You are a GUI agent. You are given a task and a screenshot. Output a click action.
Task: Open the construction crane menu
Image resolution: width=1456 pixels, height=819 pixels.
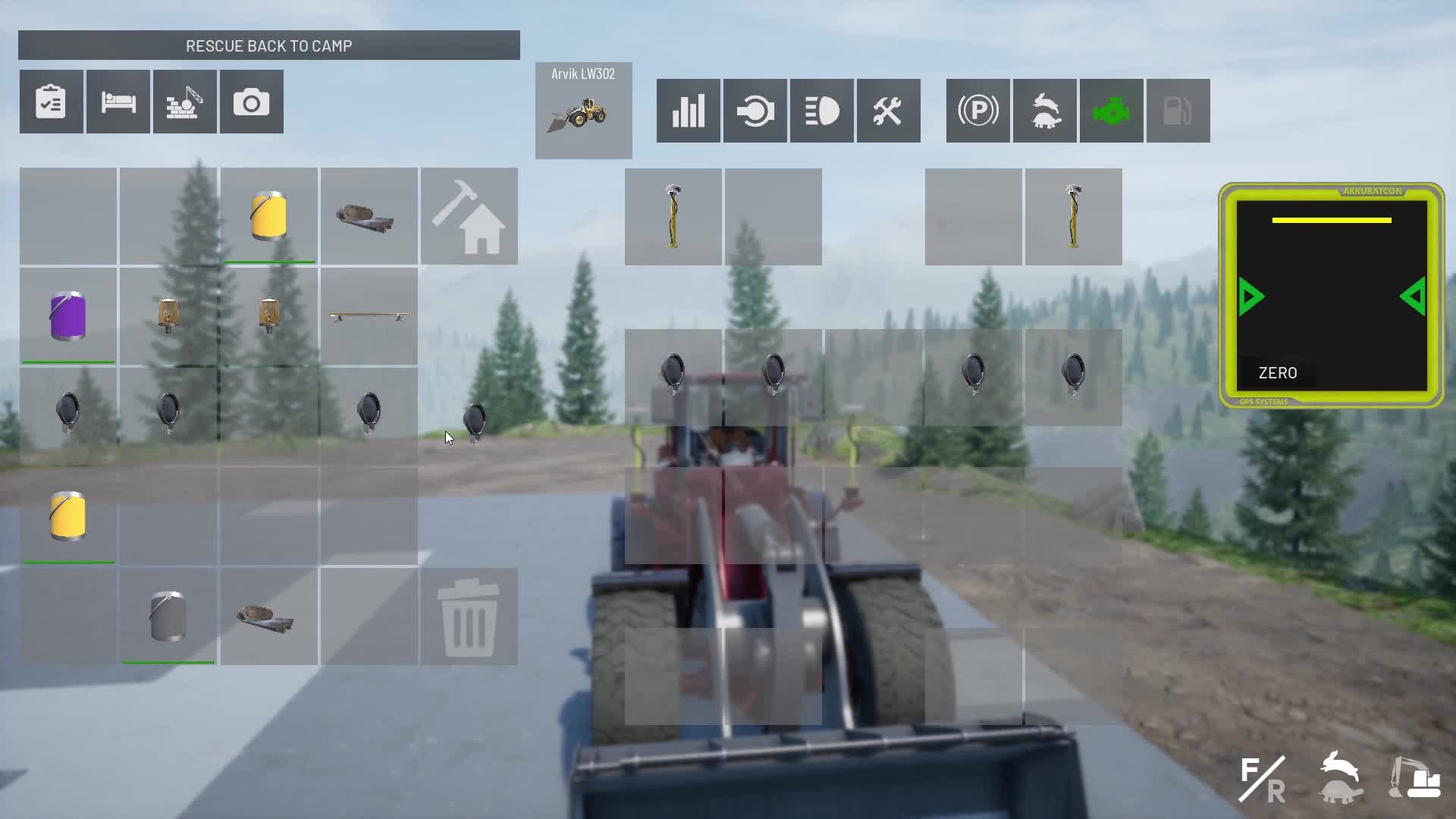tap(184, 102)
